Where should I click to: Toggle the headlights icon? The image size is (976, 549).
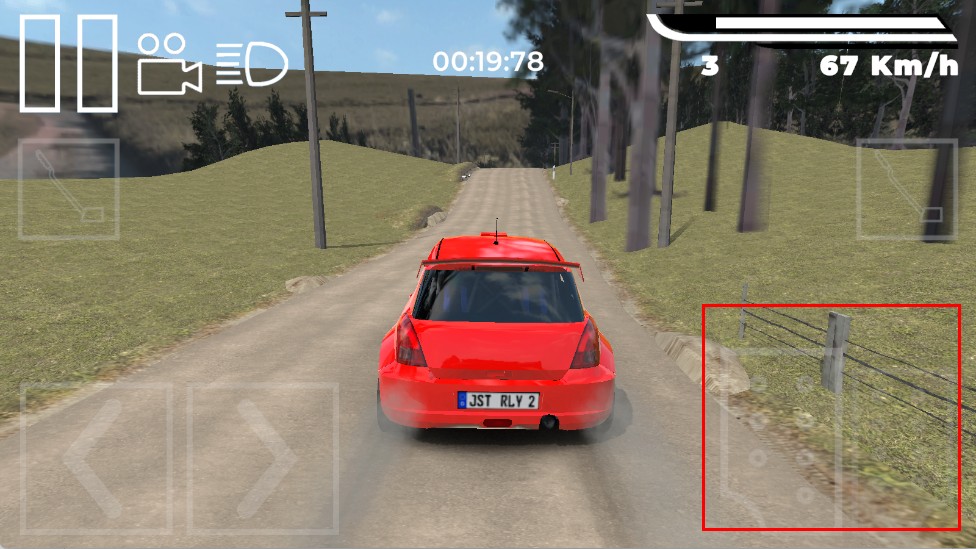(x=252, y=64)
